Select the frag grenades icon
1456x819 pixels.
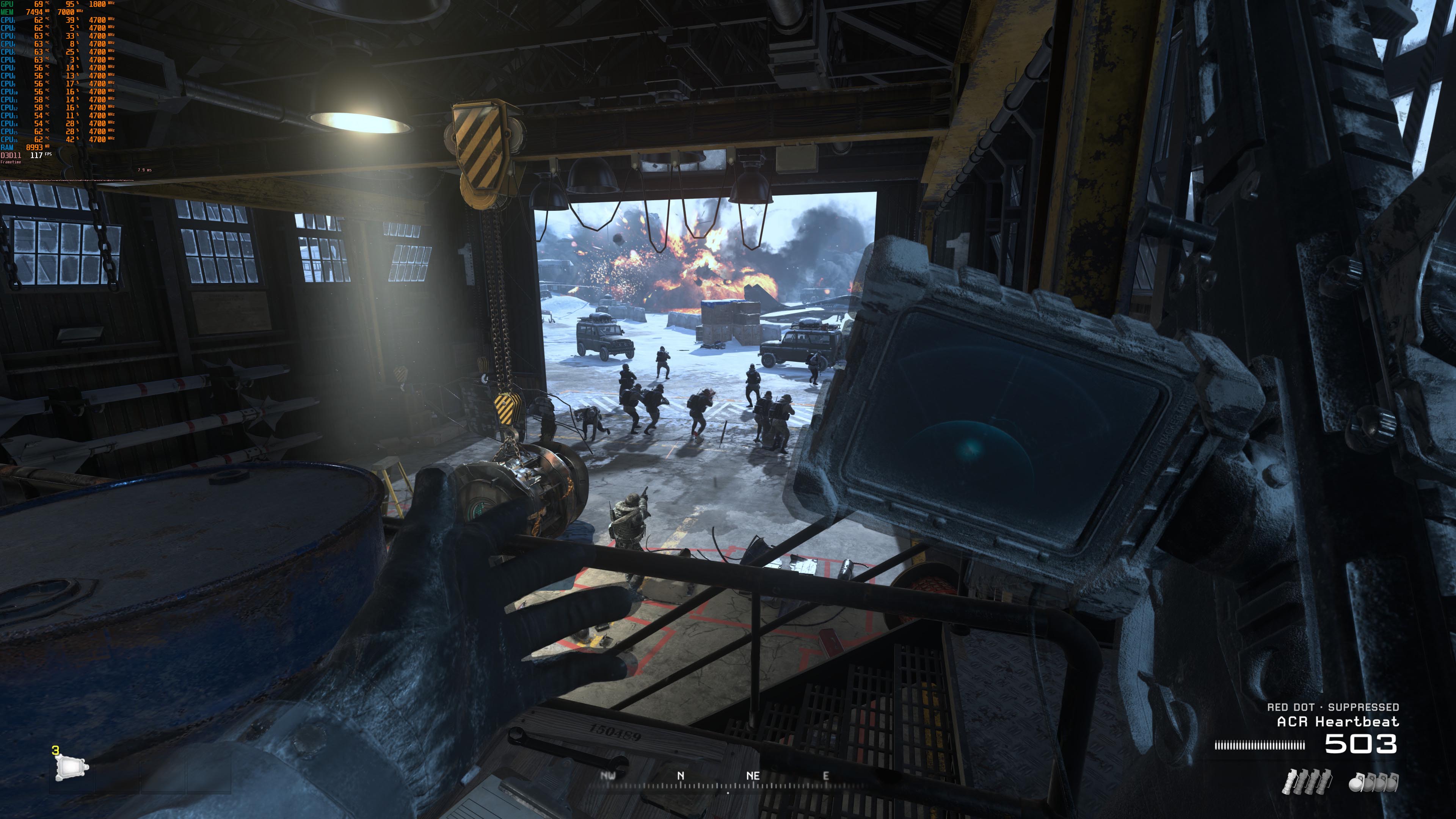pos(1373,782)
